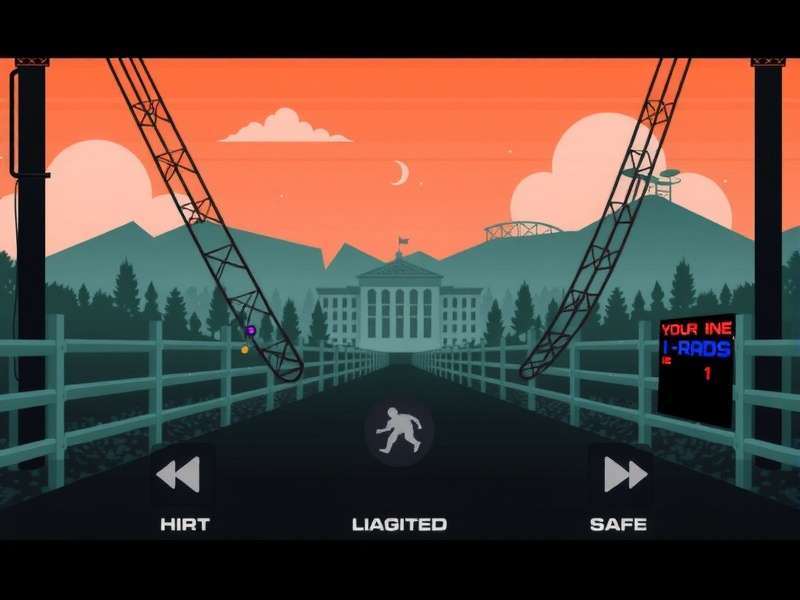Click the rewind arrows button labeled HIRT
The height and width of the screenshot is (600, 800).
point(180,474)
